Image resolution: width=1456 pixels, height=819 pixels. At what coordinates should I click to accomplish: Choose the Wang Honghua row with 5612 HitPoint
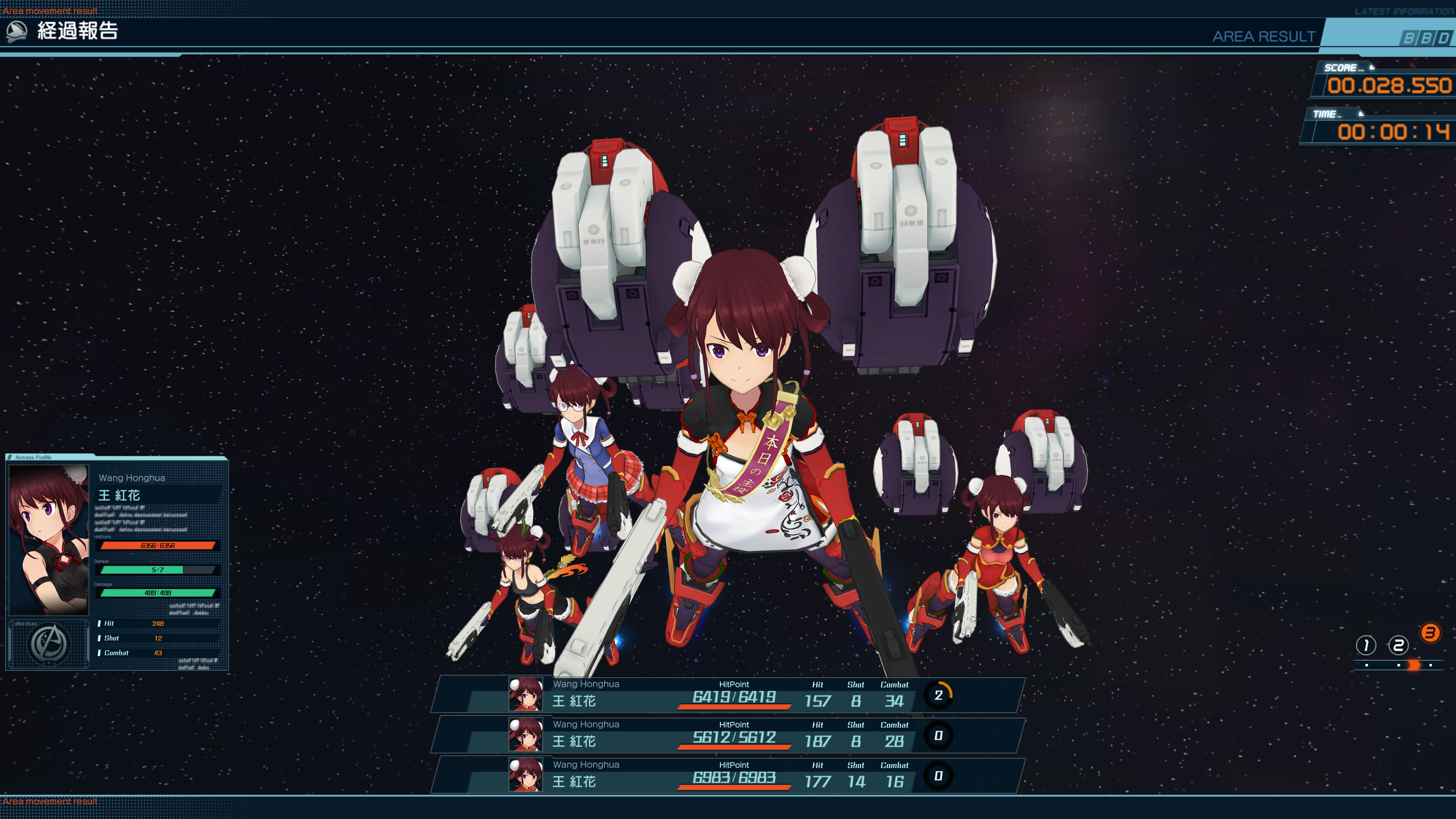[728, 735]
